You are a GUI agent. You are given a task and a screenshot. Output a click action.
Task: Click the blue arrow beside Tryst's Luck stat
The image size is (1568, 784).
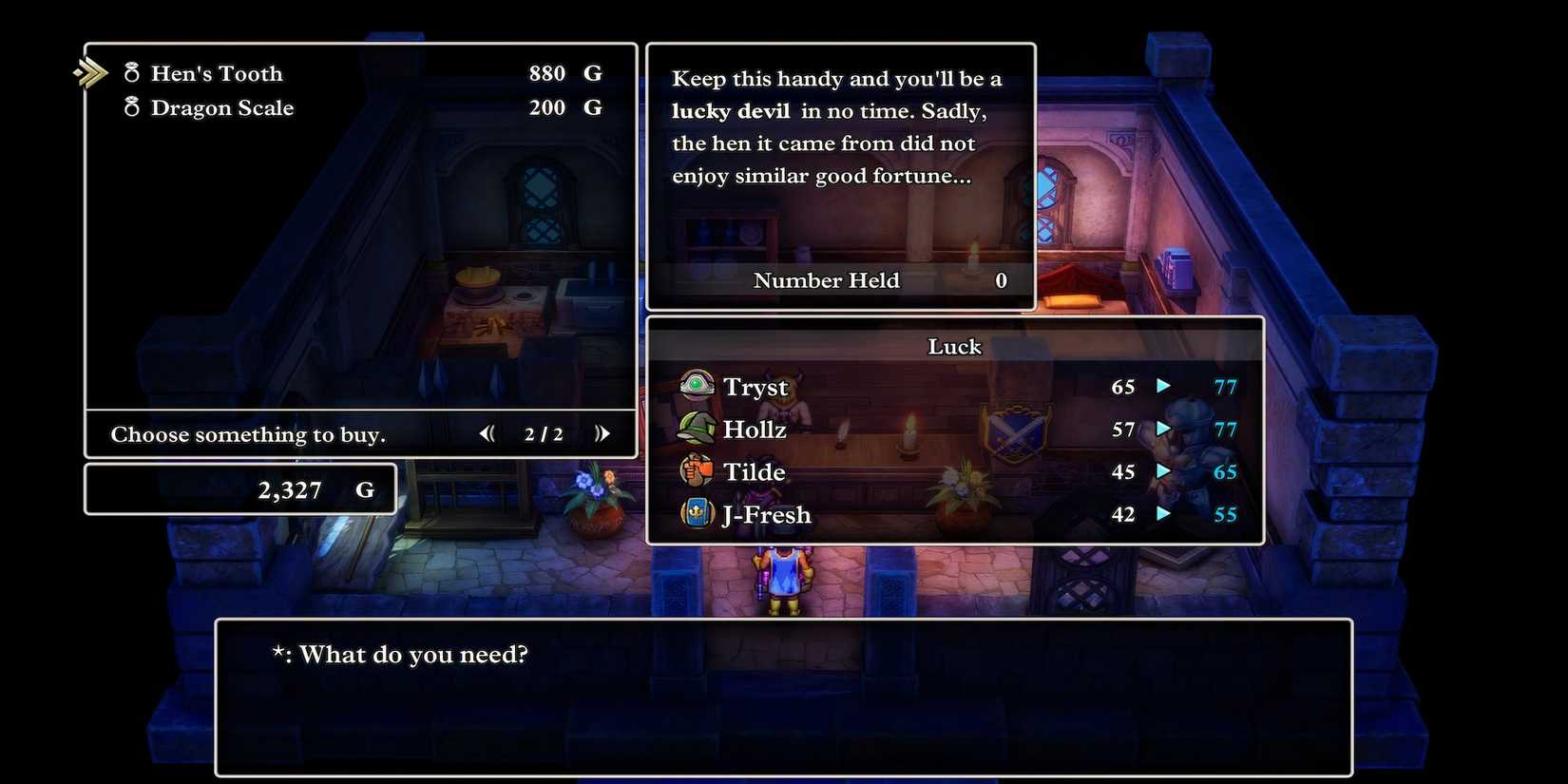[1165, 386]
